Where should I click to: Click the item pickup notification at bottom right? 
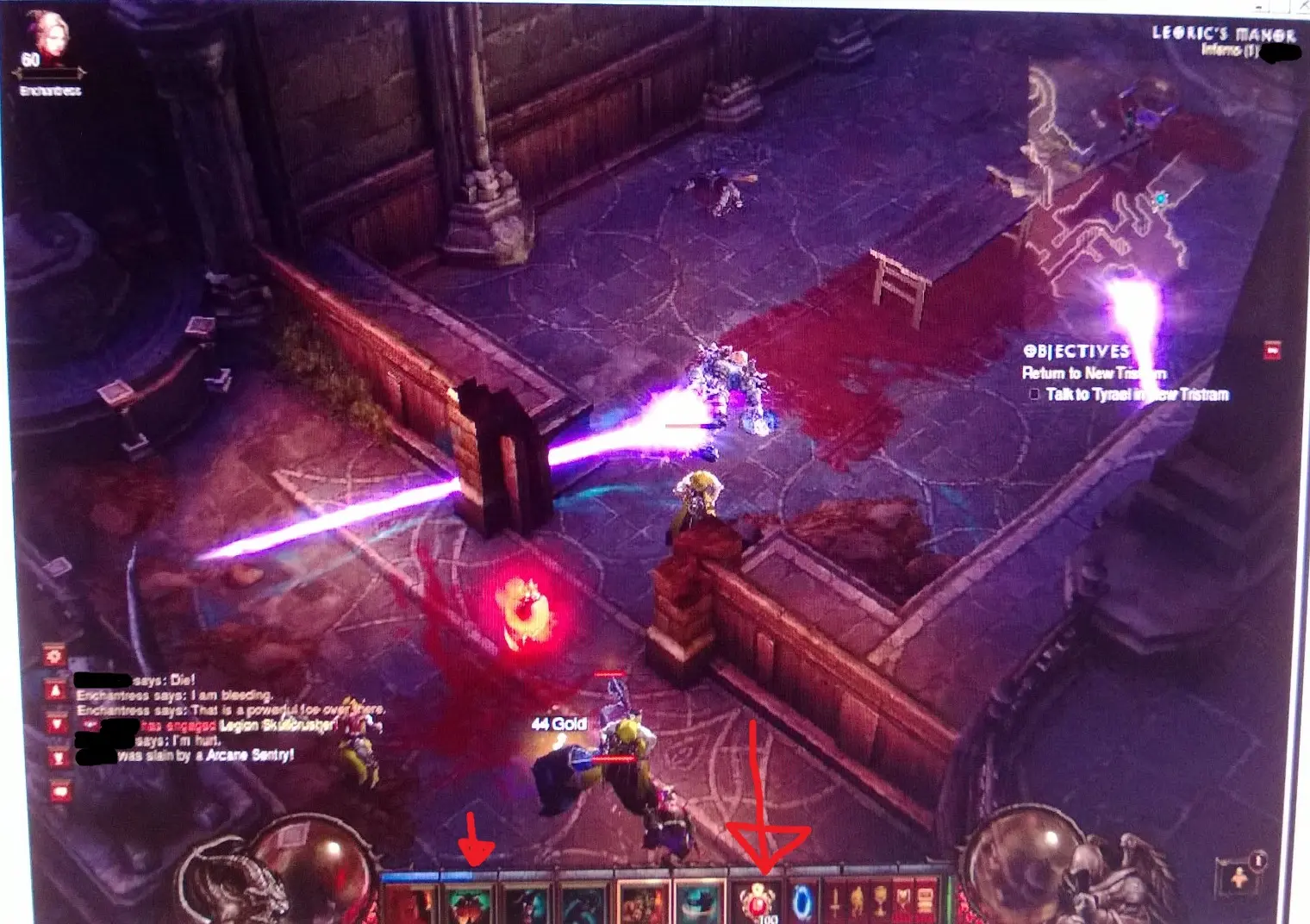pos(1238,876)
